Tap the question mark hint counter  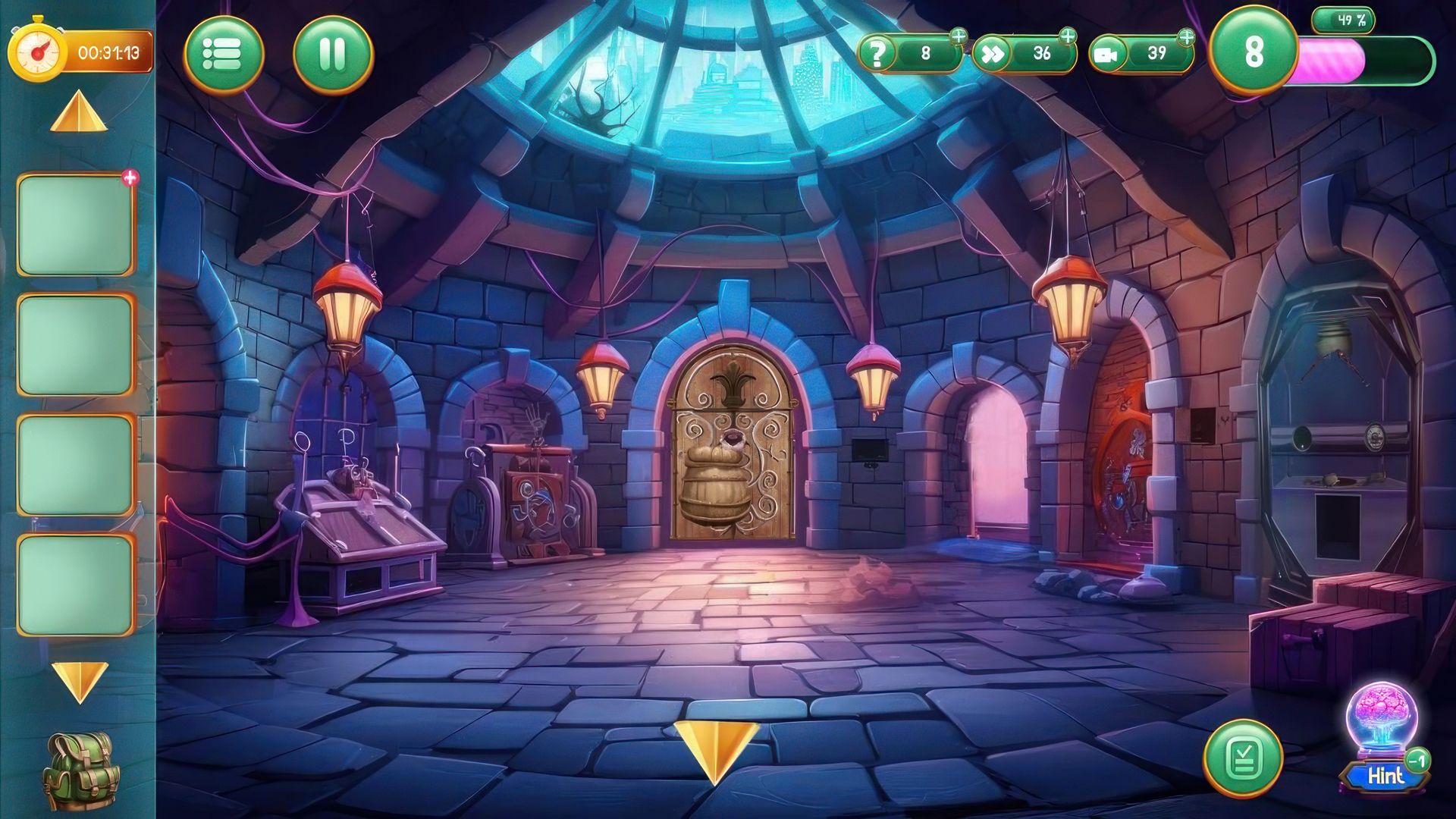[x=877, y=54]
